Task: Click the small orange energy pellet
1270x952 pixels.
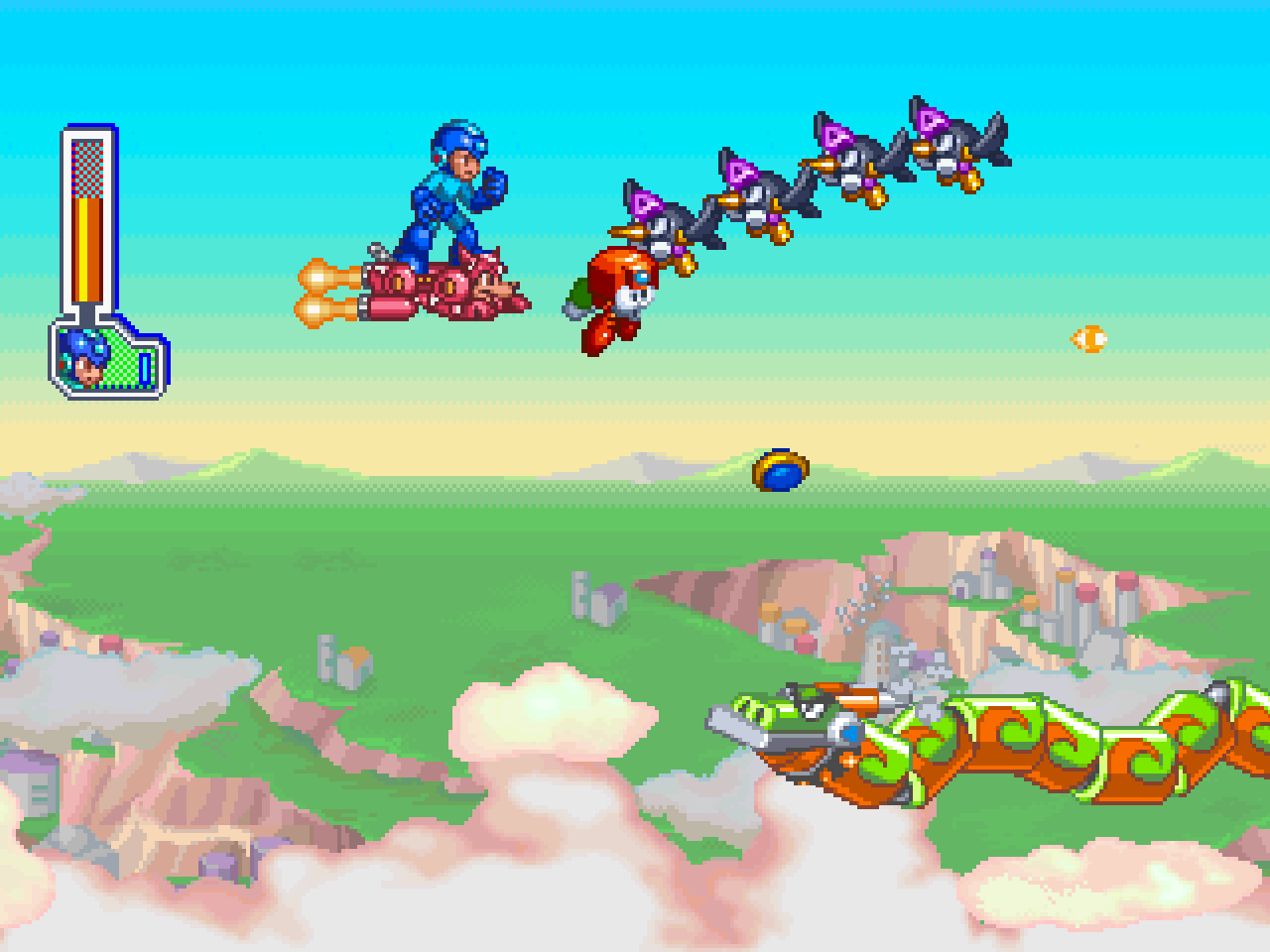Action: tap(1089, 337)
